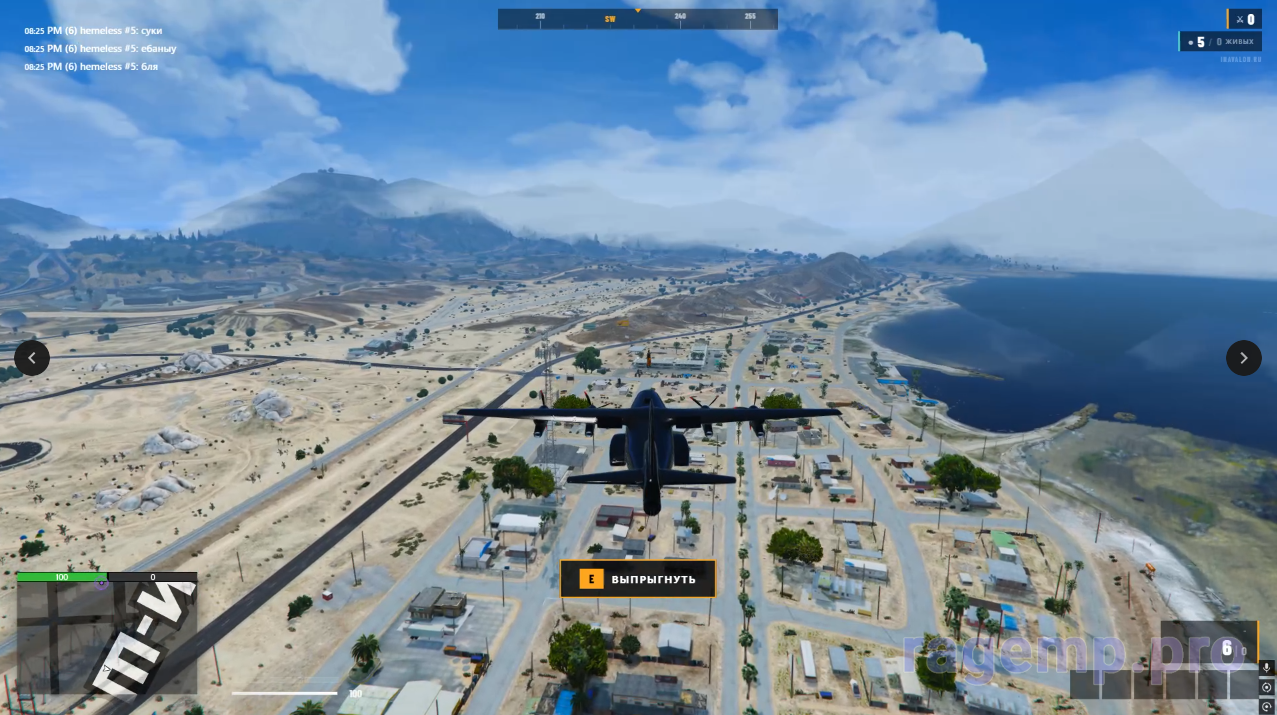The height and width of the screenshot is (715, 1277).
Task: Click the purple marker on the minimap edge
Action: [x=101, y=583]
